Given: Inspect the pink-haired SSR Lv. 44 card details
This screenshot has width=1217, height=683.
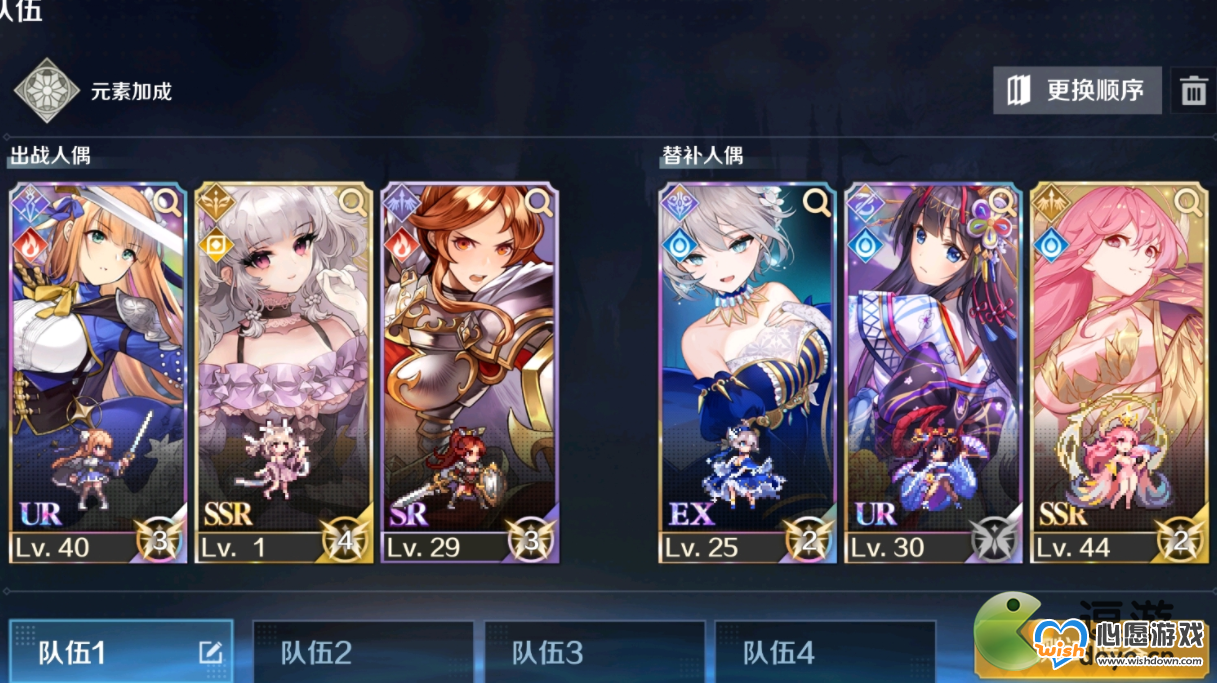Looking at the screenshot, I should pos(1188,202).
